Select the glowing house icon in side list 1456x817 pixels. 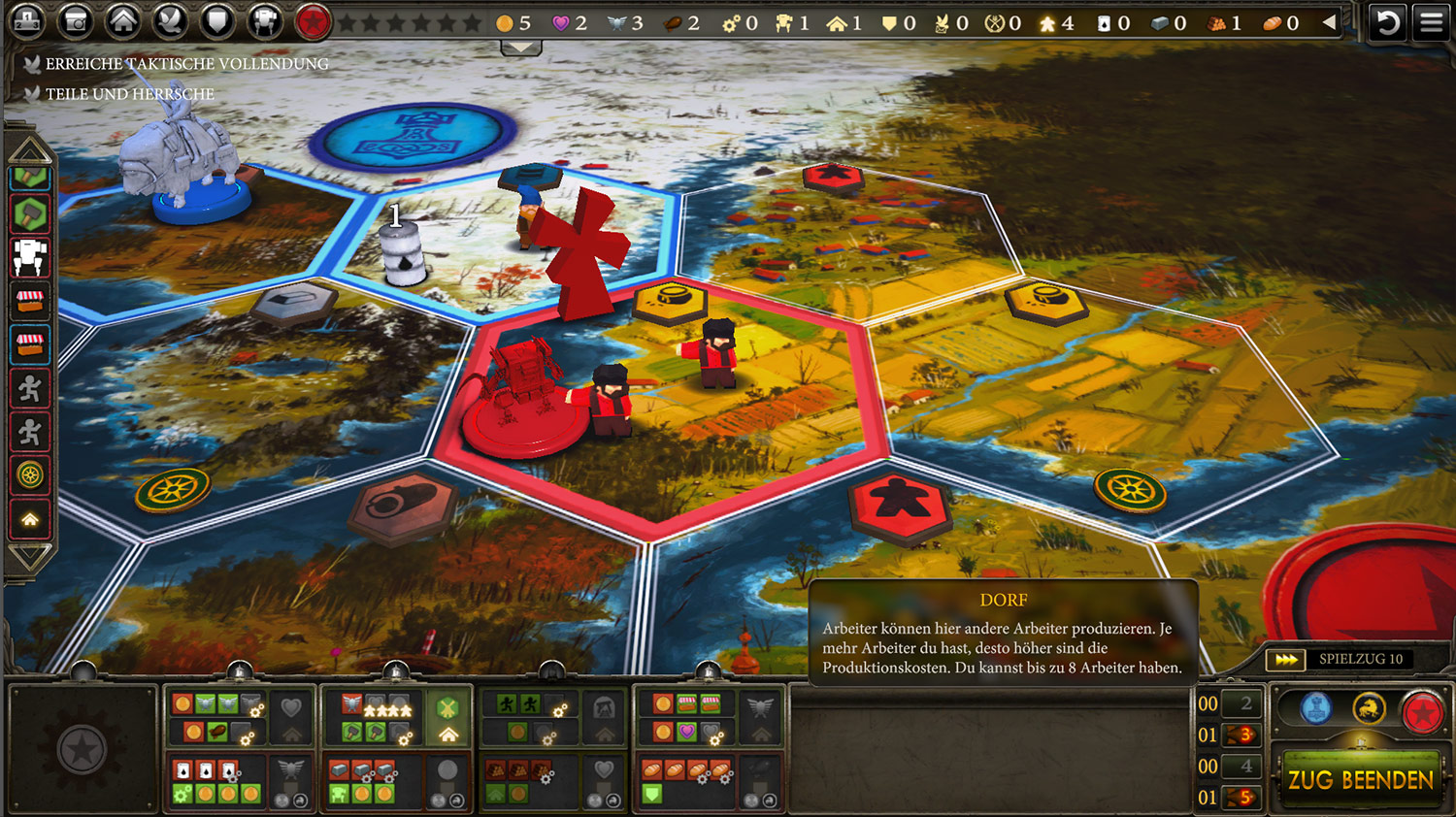click(x=30, y=519)
